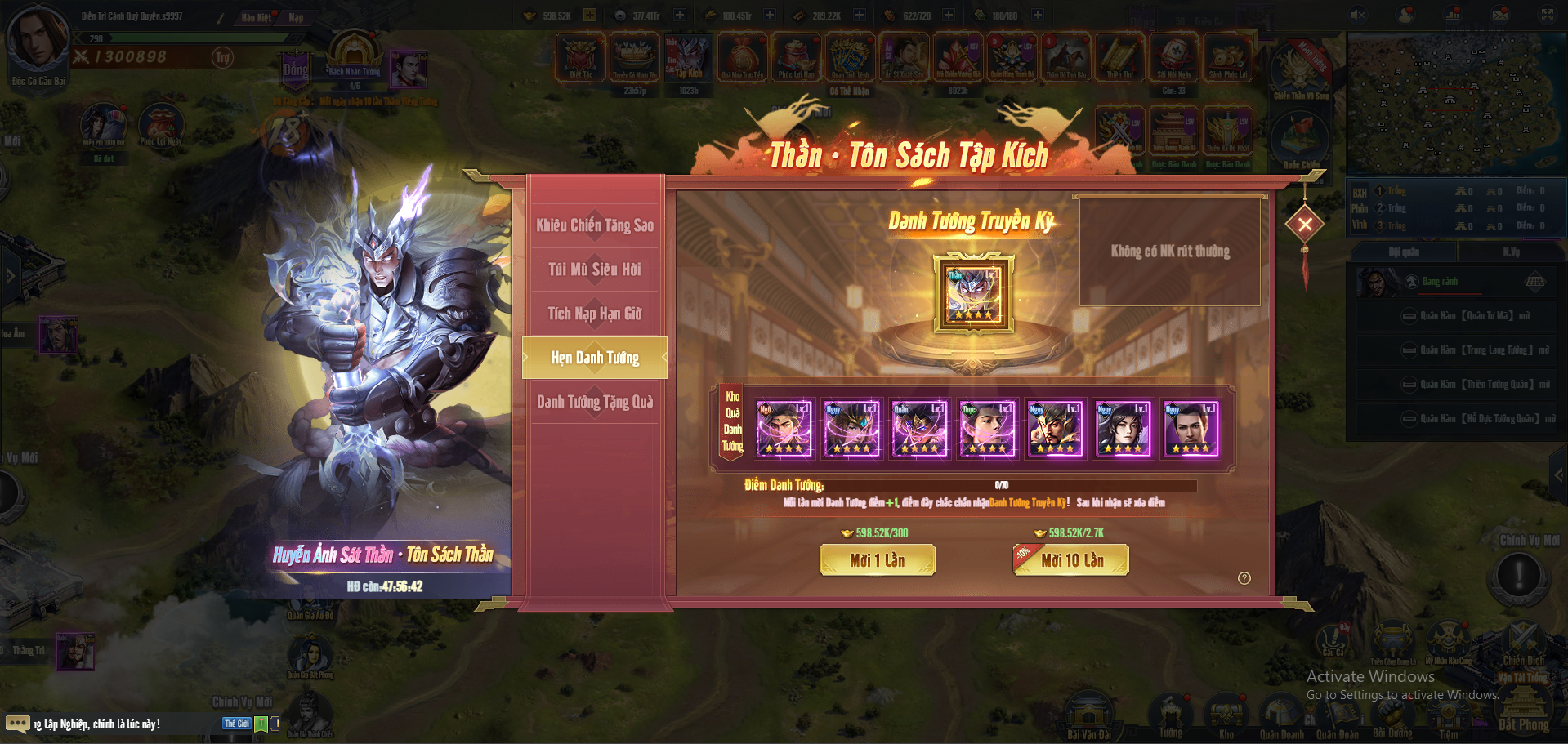Switch to Khiêu Chiến Tăng Sao tab
Viewport: 1568px width, 744px height.
tap(595, 225)
